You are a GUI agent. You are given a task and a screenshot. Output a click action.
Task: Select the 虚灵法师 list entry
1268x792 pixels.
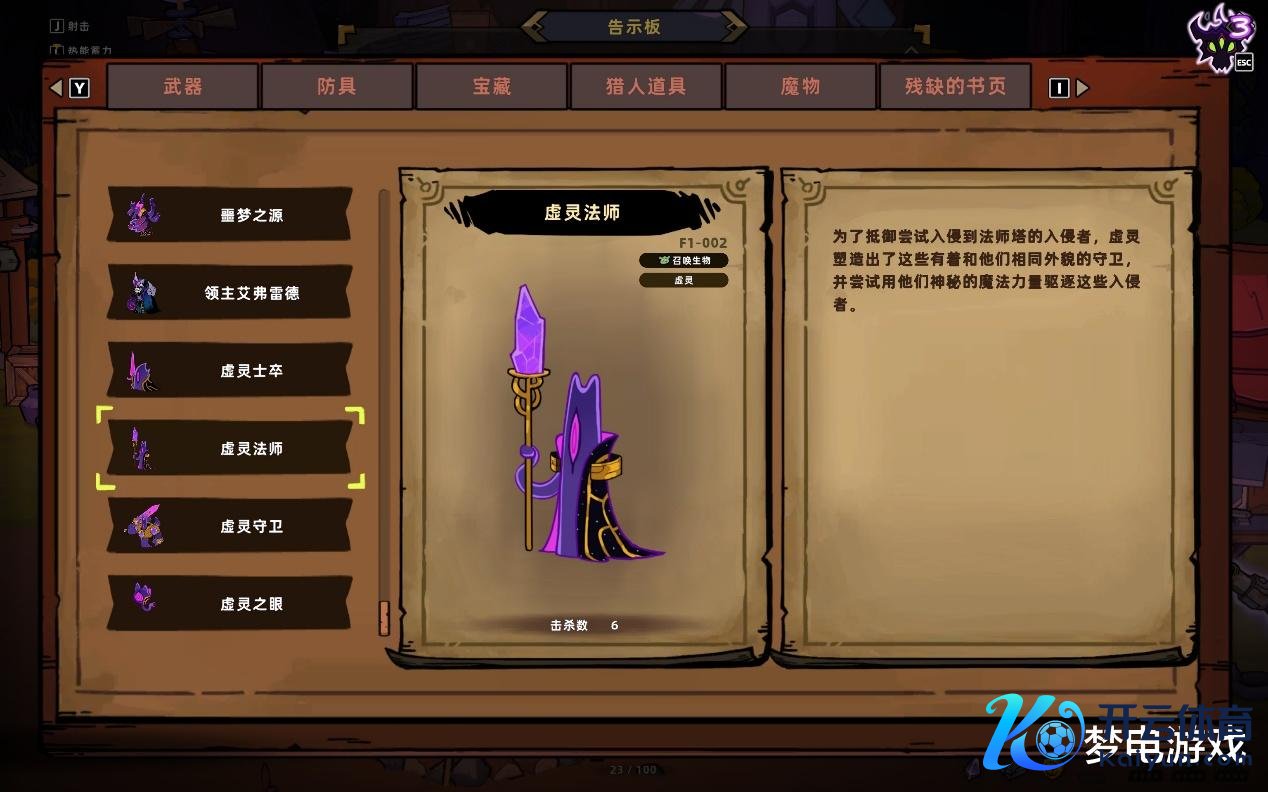[229, 449]
